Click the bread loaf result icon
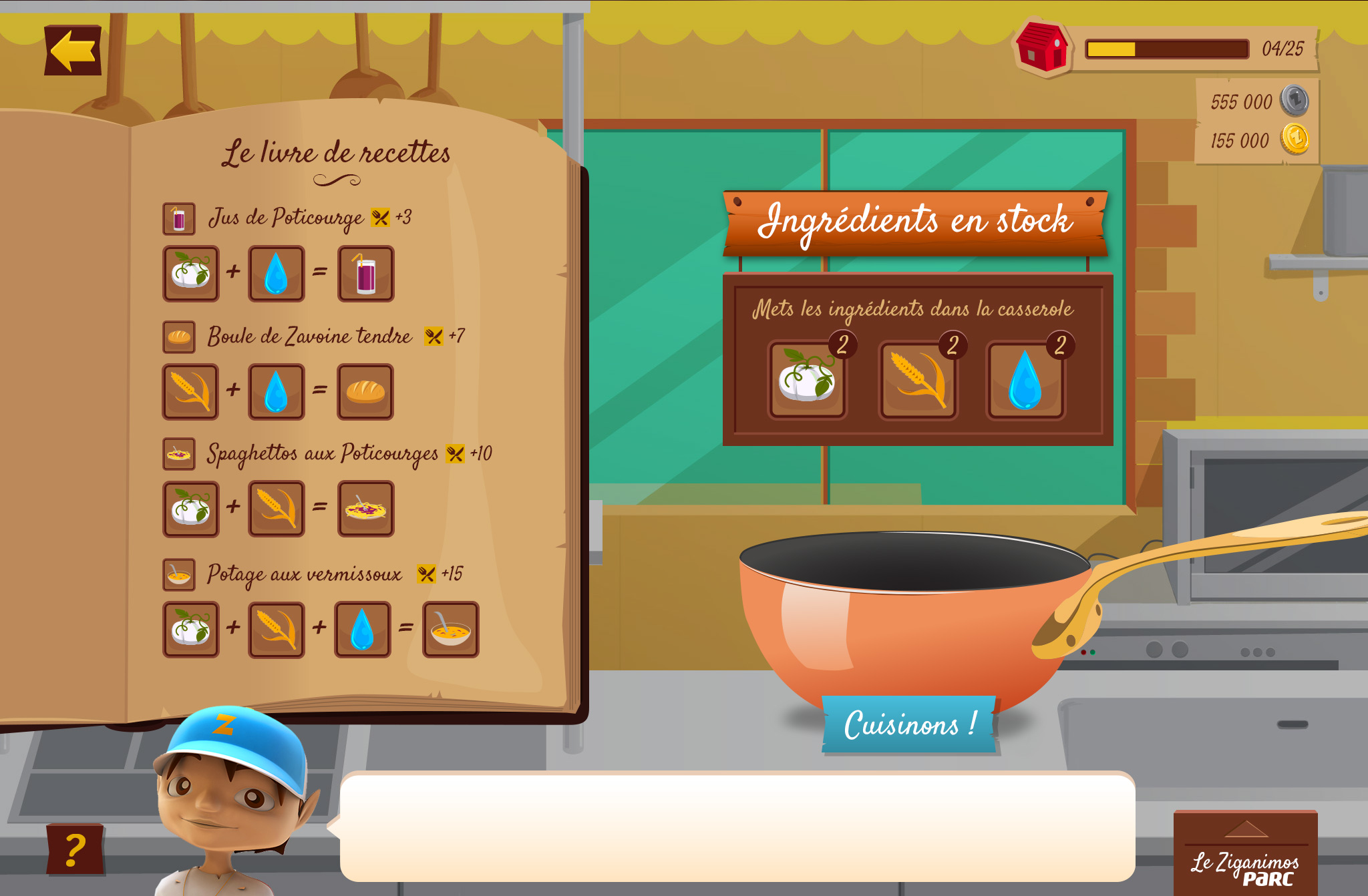This screenshot has height=896, width=1368. point(365,392)
